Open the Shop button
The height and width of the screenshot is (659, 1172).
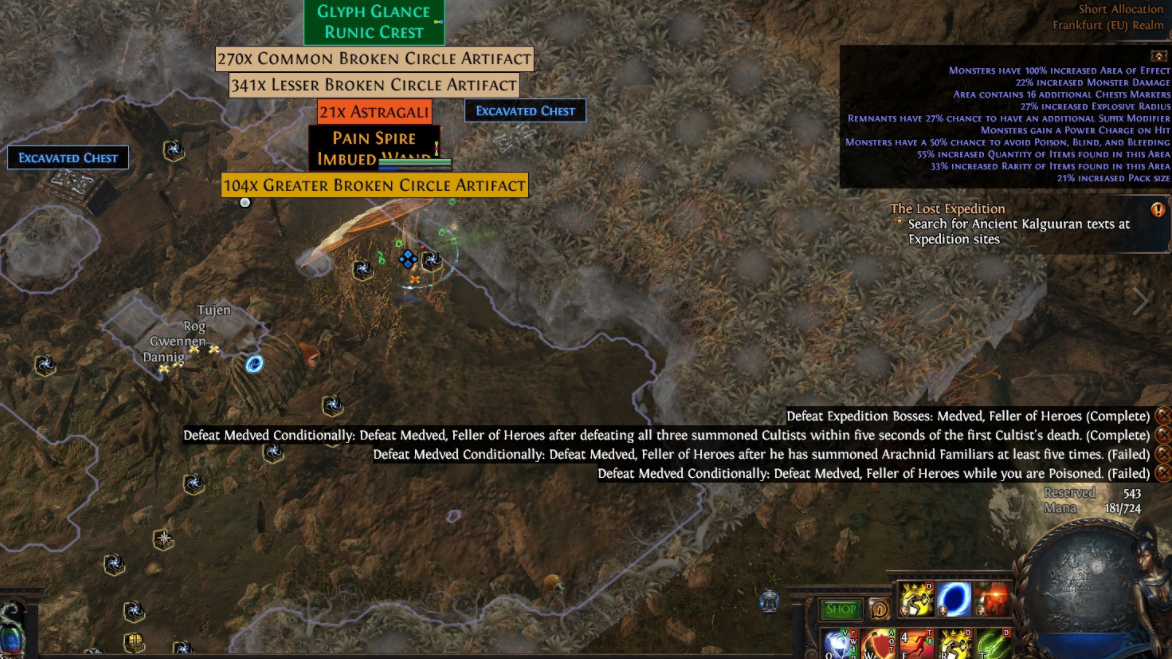(841, 609)
